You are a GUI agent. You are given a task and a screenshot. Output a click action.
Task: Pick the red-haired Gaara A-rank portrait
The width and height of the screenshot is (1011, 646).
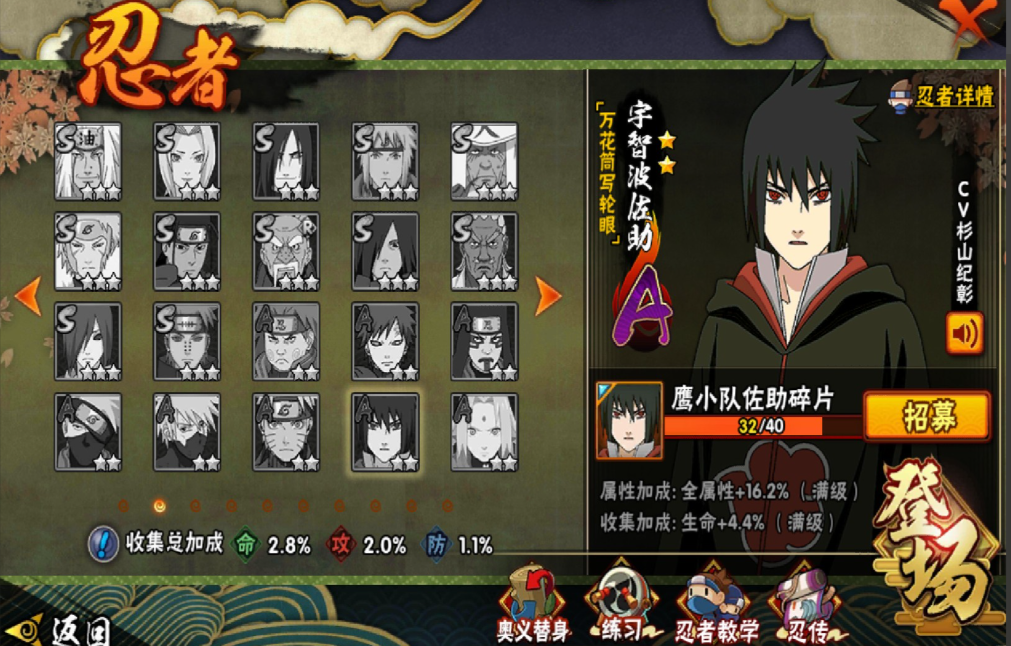point(385,341)
